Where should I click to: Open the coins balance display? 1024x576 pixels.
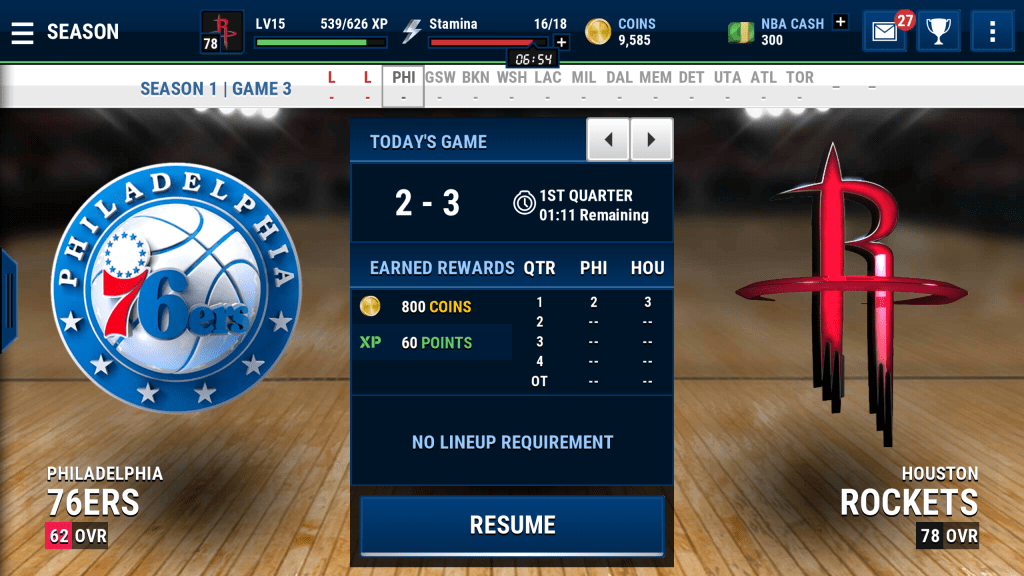coord(620,32)
